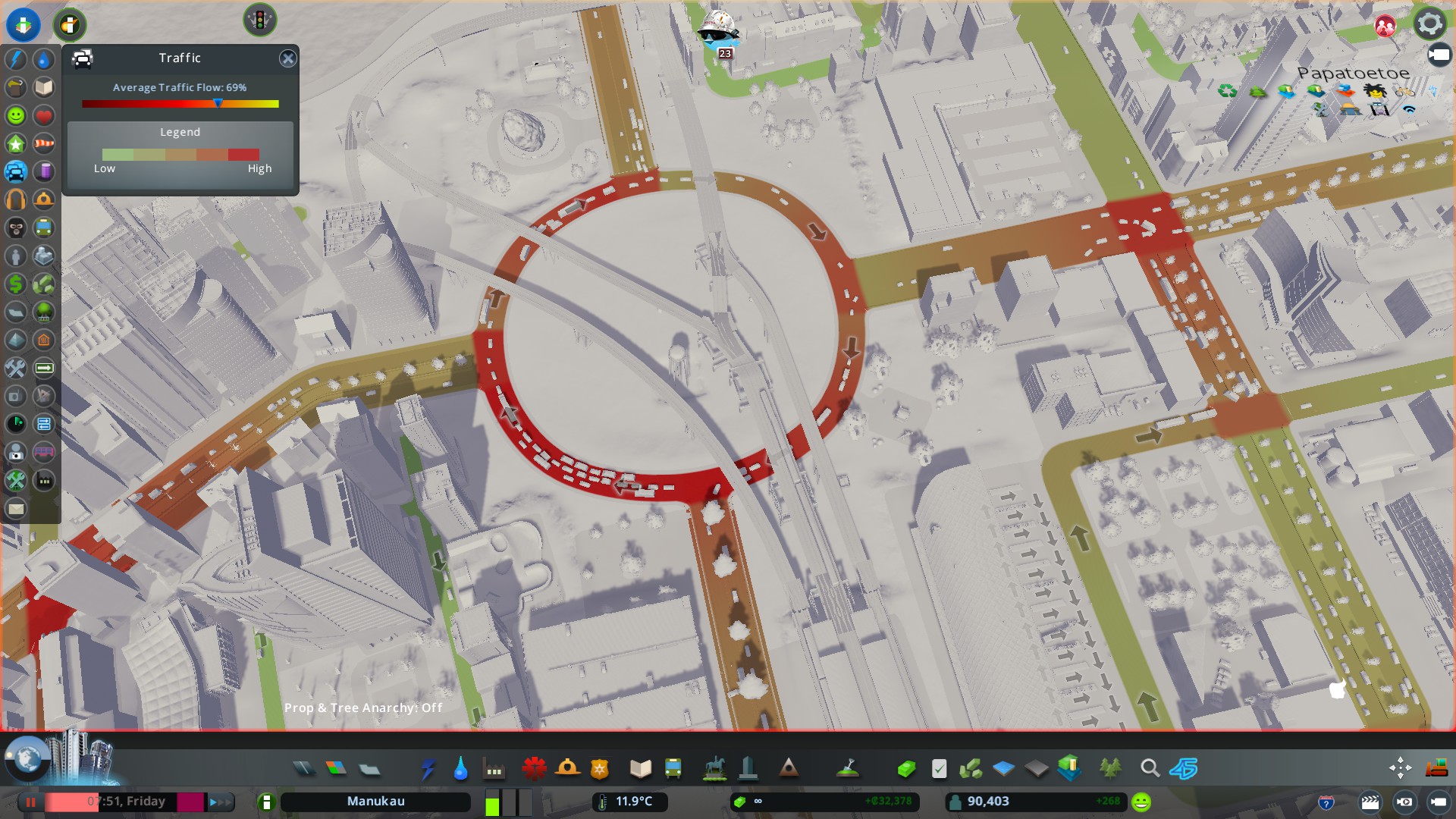Image resolution: width=1456 pixels, height=819 pixels.
Task: Open the Happiness smiley info view
Action: [x=16, y=116]
